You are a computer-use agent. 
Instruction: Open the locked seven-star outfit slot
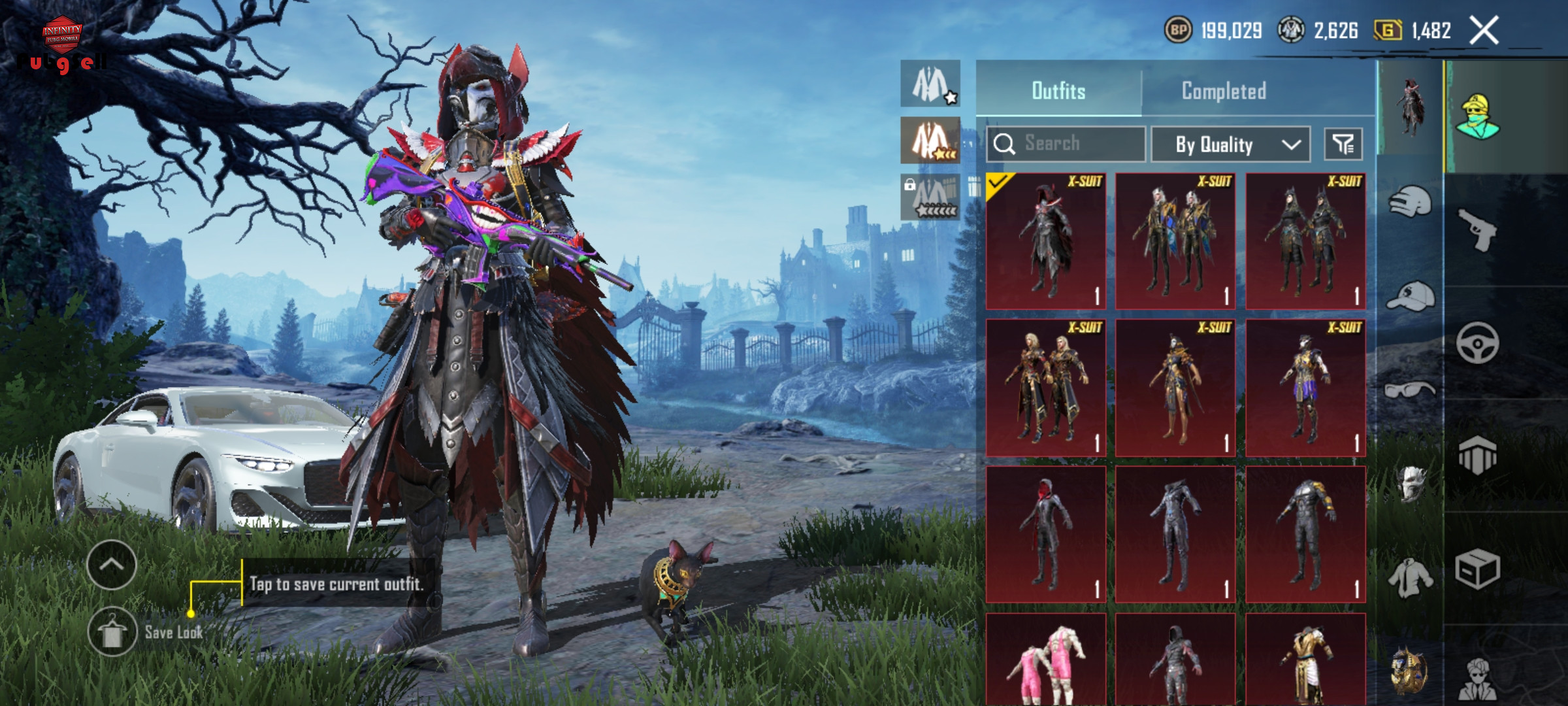pyautogui.click(x=930, y=197)
